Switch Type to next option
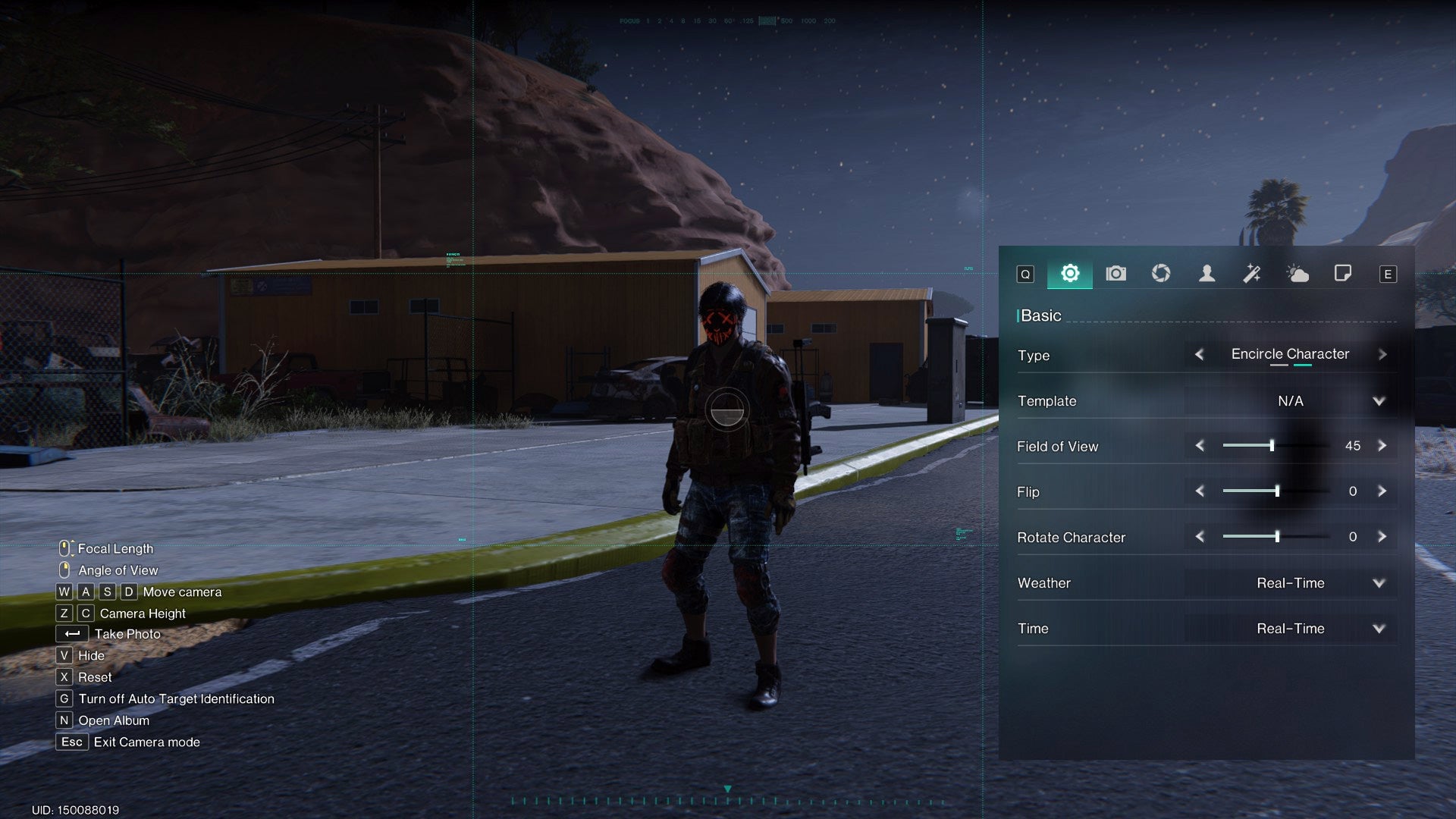Image resolution: width=1456 pixels, height=819 pixels. (1383, 354)
